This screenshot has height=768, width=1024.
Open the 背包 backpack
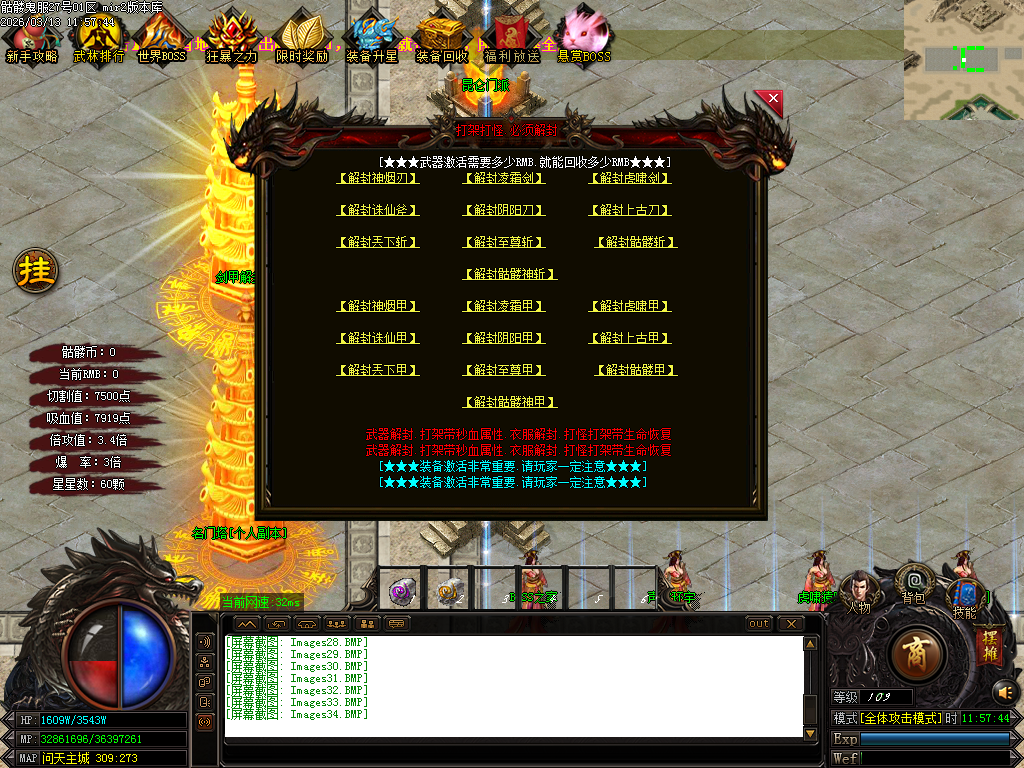914,585
